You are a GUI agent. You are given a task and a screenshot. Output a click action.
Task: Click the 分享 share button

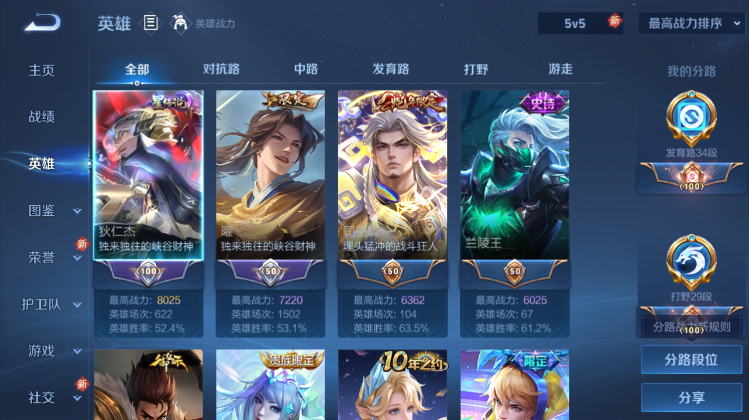691,397
